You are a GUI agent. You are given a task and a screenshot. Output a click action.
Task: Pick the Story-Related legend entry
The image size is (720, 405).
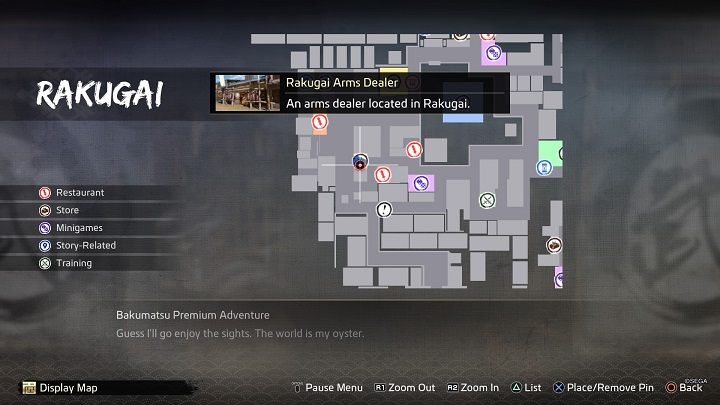[85, 246]
